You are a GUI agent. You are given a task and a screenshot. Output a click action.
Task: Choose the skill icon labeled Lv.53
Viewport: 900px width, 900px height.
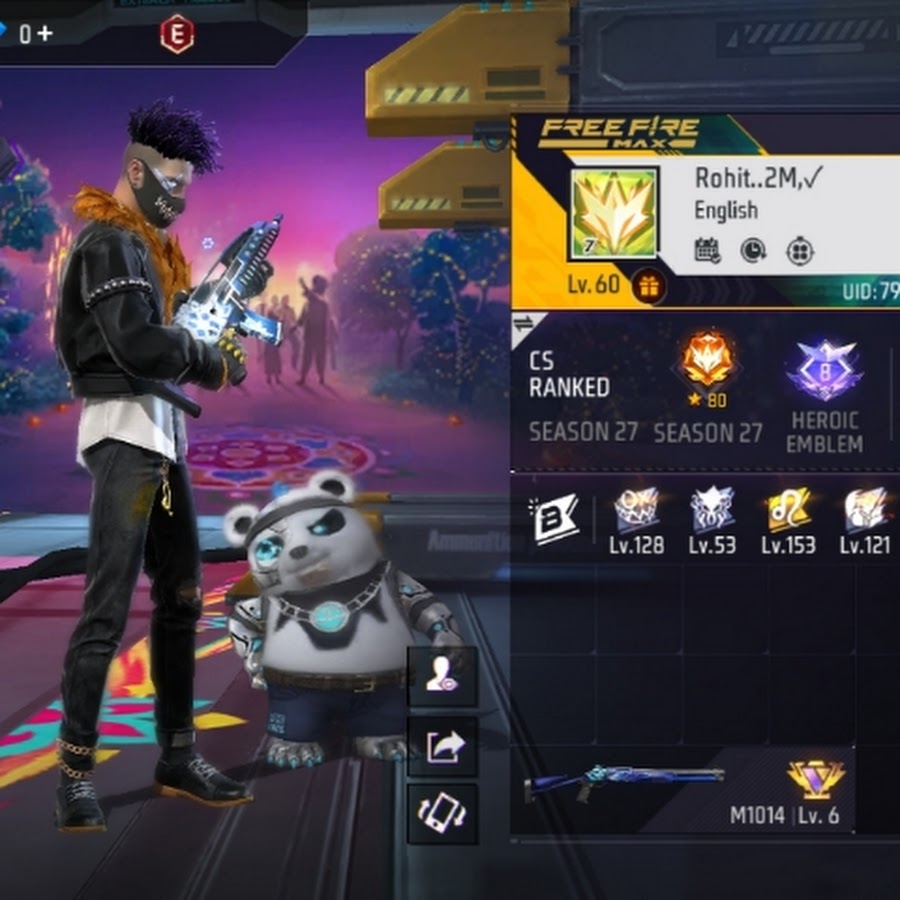[x=713, y=511]
